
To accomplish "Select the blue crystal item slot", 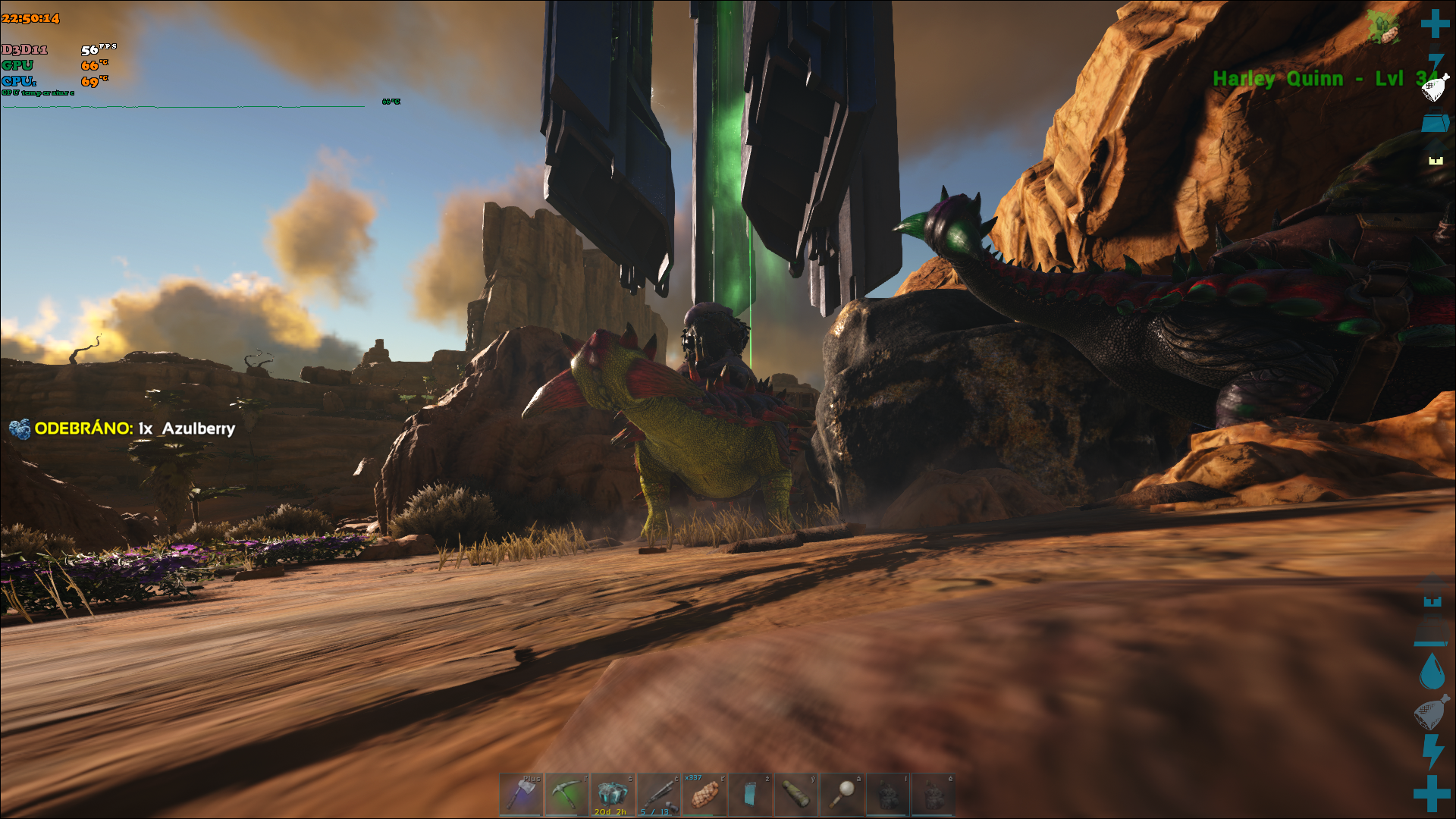I will (x=612, y=794).
